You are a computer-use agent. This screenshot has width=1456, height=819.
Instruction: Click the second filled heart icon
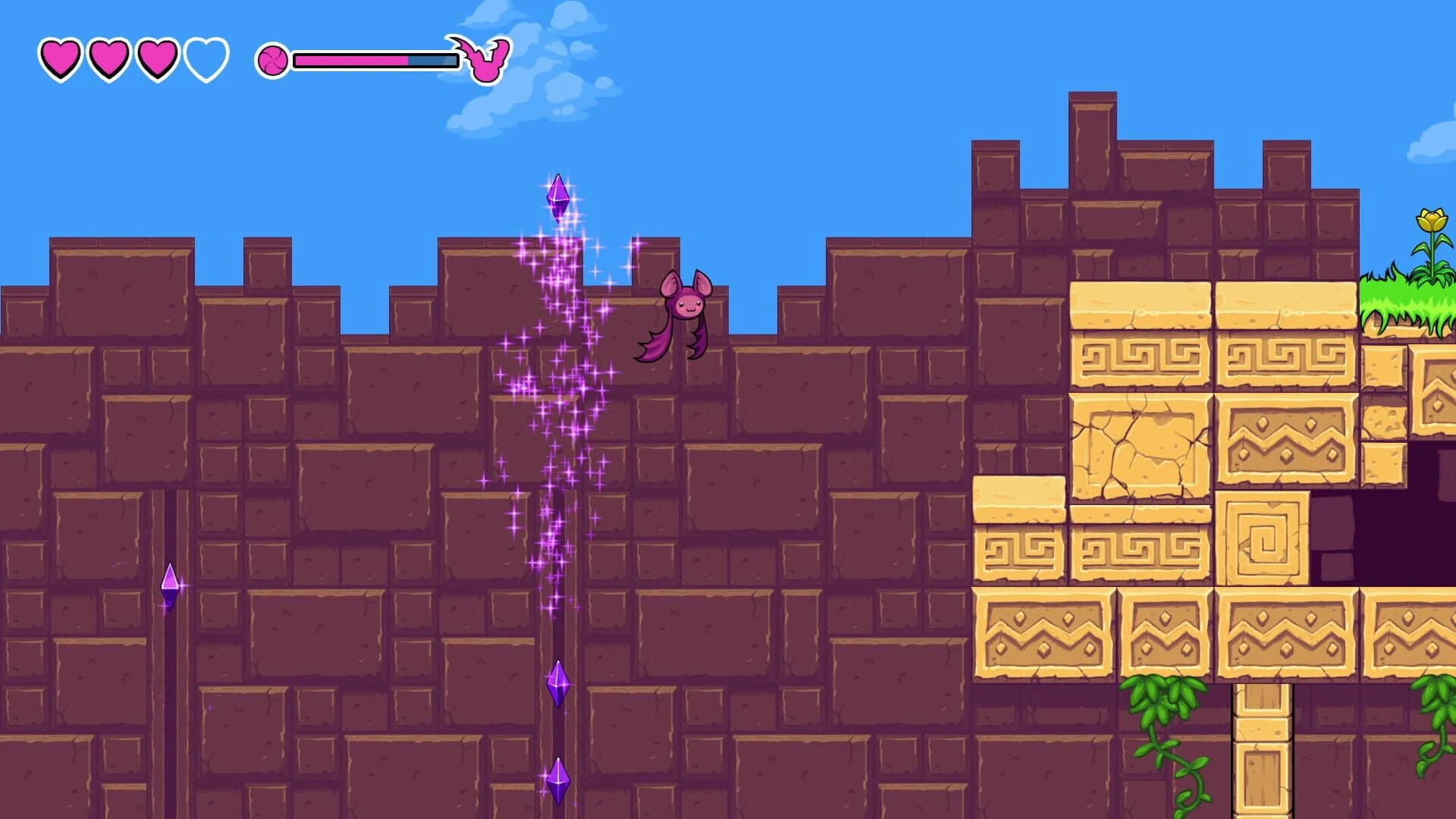pos(108,57)
